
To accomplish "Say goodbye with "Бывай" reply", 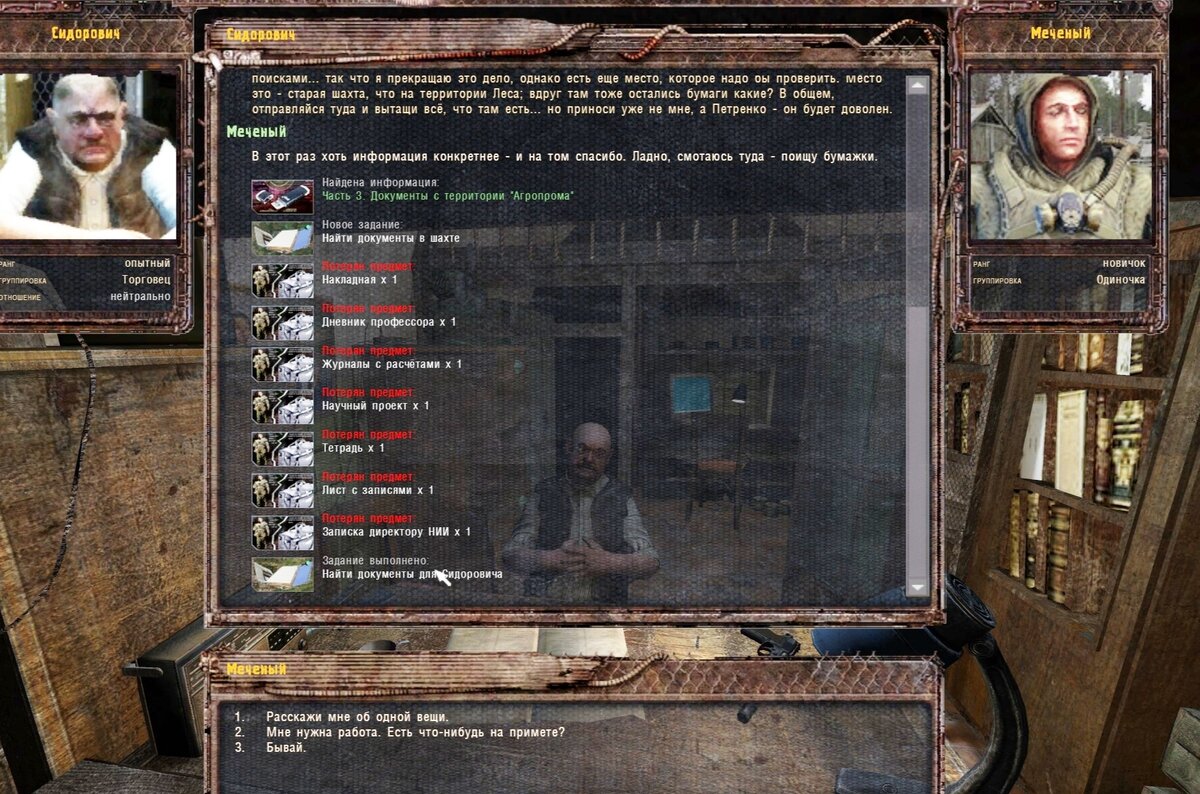I will pyautogui.click(x=286, y=747).
